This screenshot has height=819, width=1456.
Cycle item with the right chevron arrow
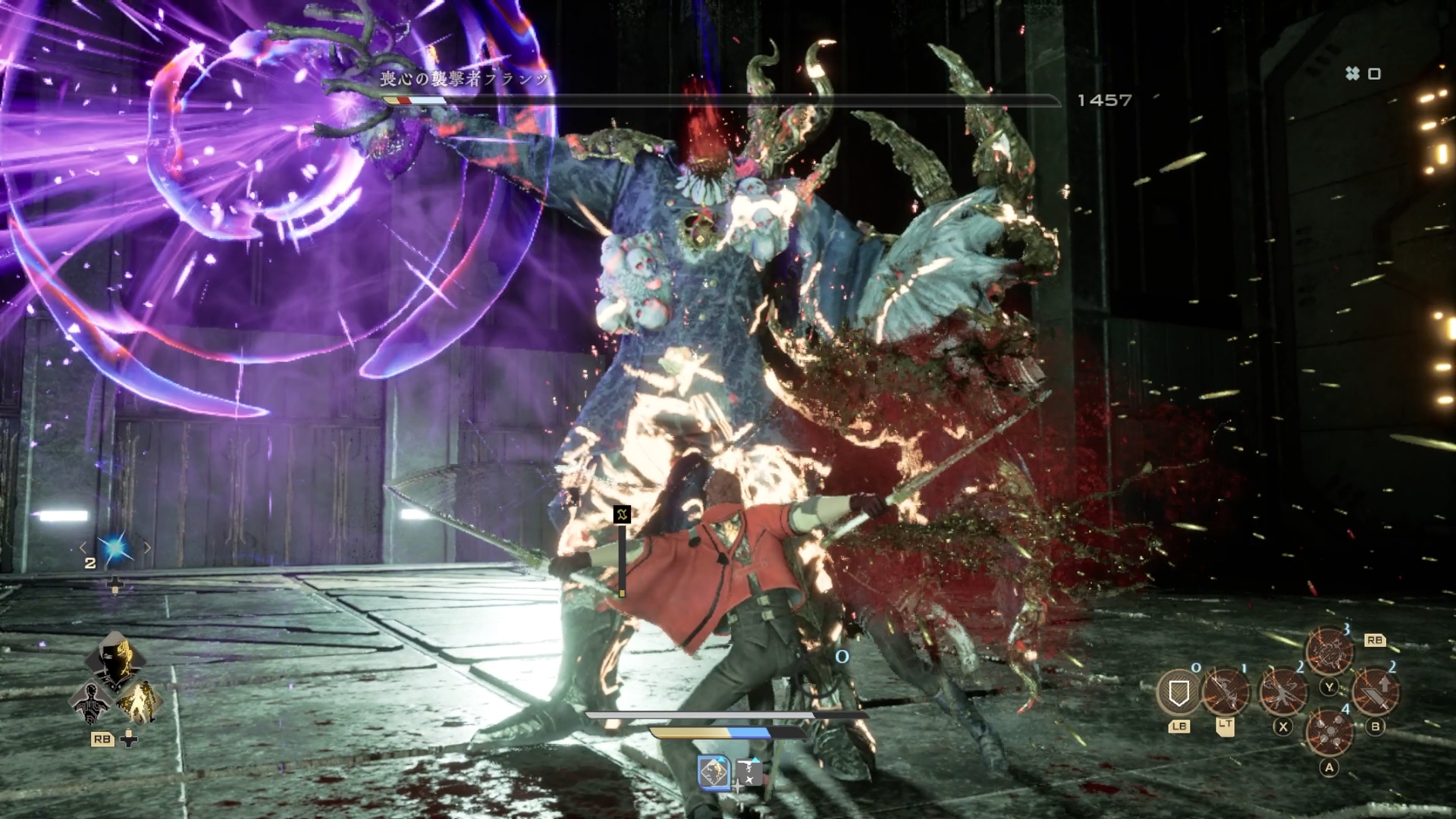coord(147,548)
